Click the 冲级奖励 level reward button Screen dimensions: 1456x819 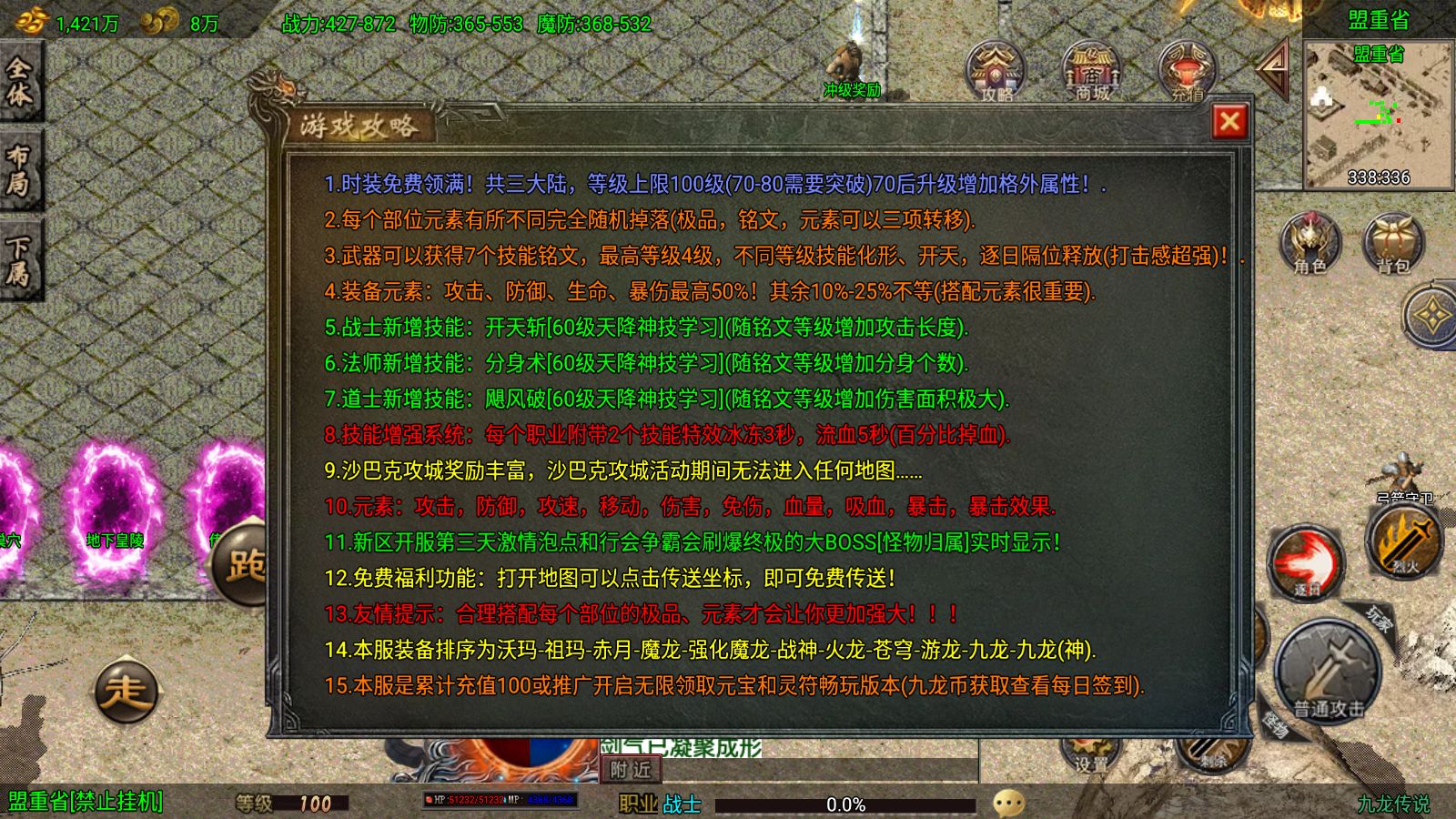click(x=854, y=91)
